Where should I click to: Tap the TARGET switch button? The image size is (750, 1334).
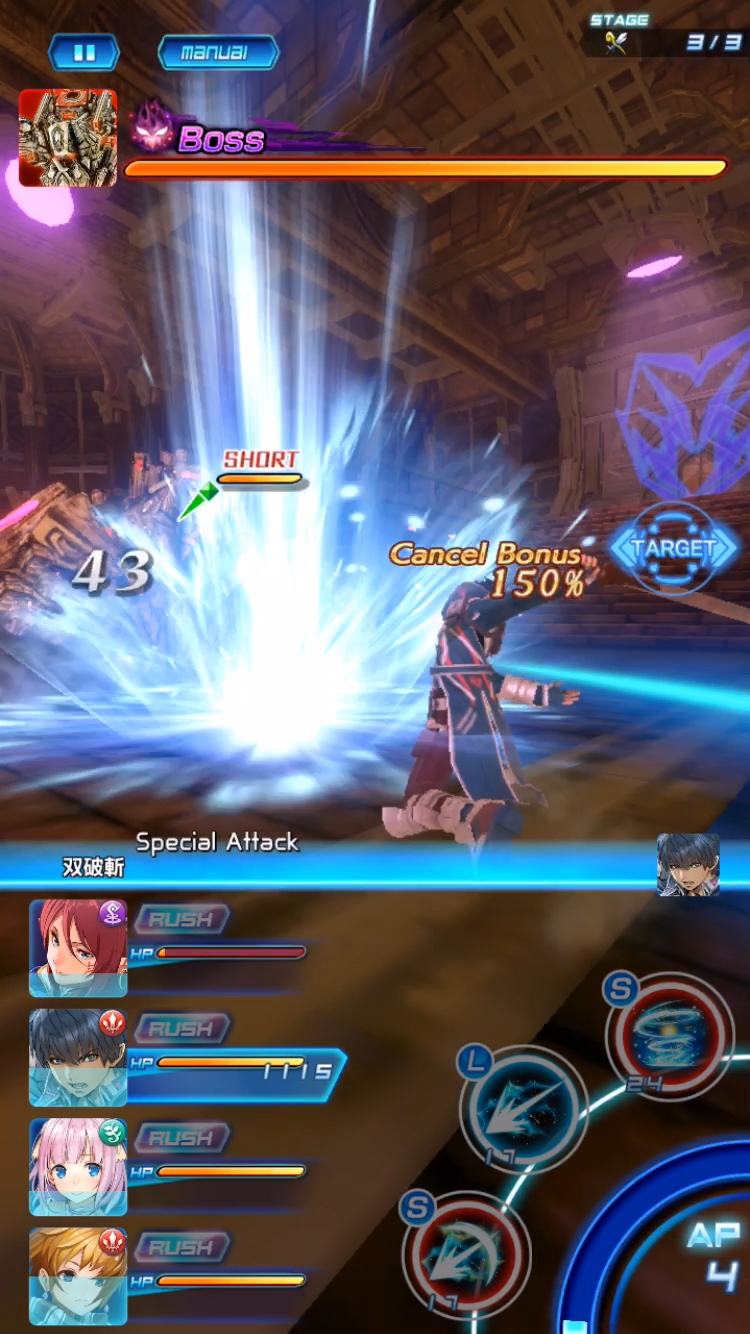point(674,548)
